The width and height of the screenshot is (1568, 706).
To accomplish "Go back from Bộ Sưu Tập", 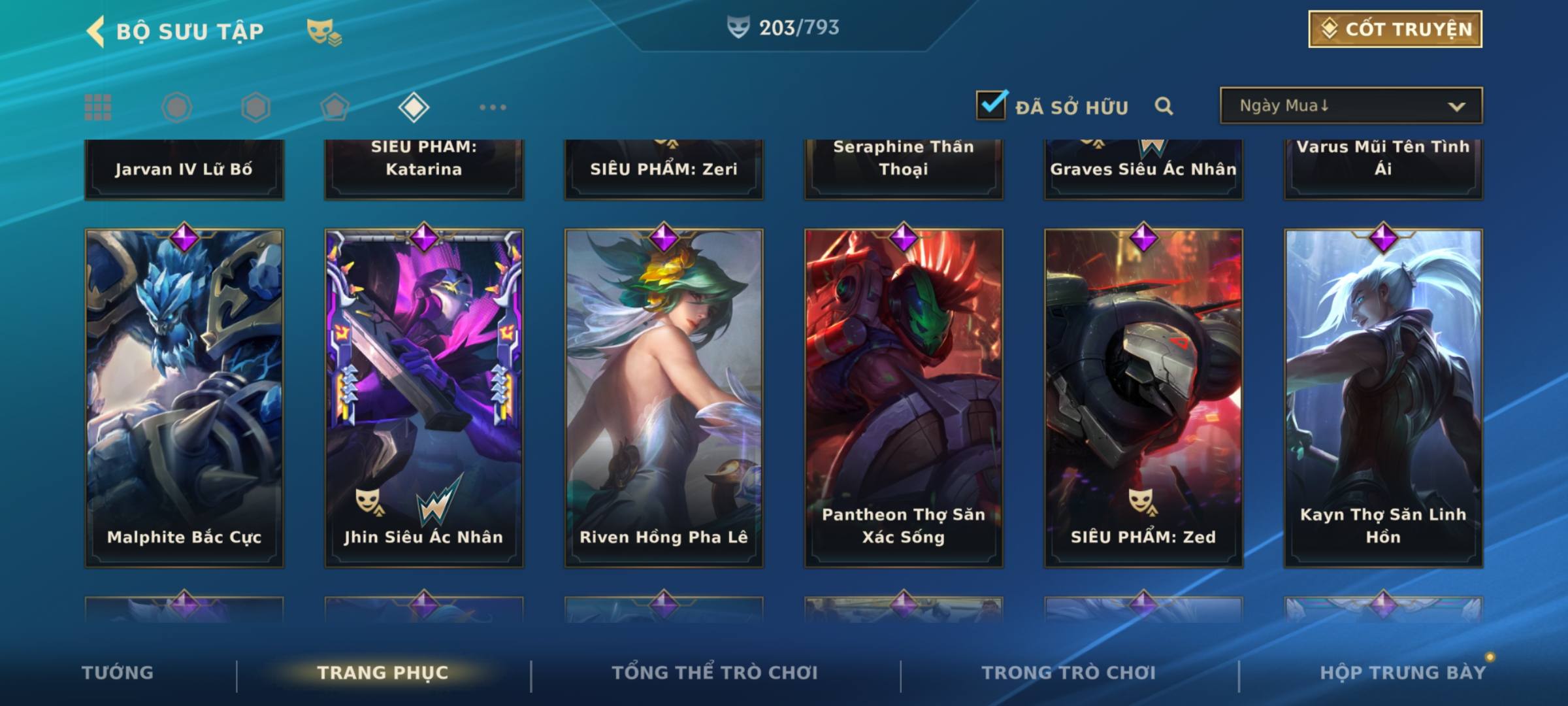I will tap(97, 31).
